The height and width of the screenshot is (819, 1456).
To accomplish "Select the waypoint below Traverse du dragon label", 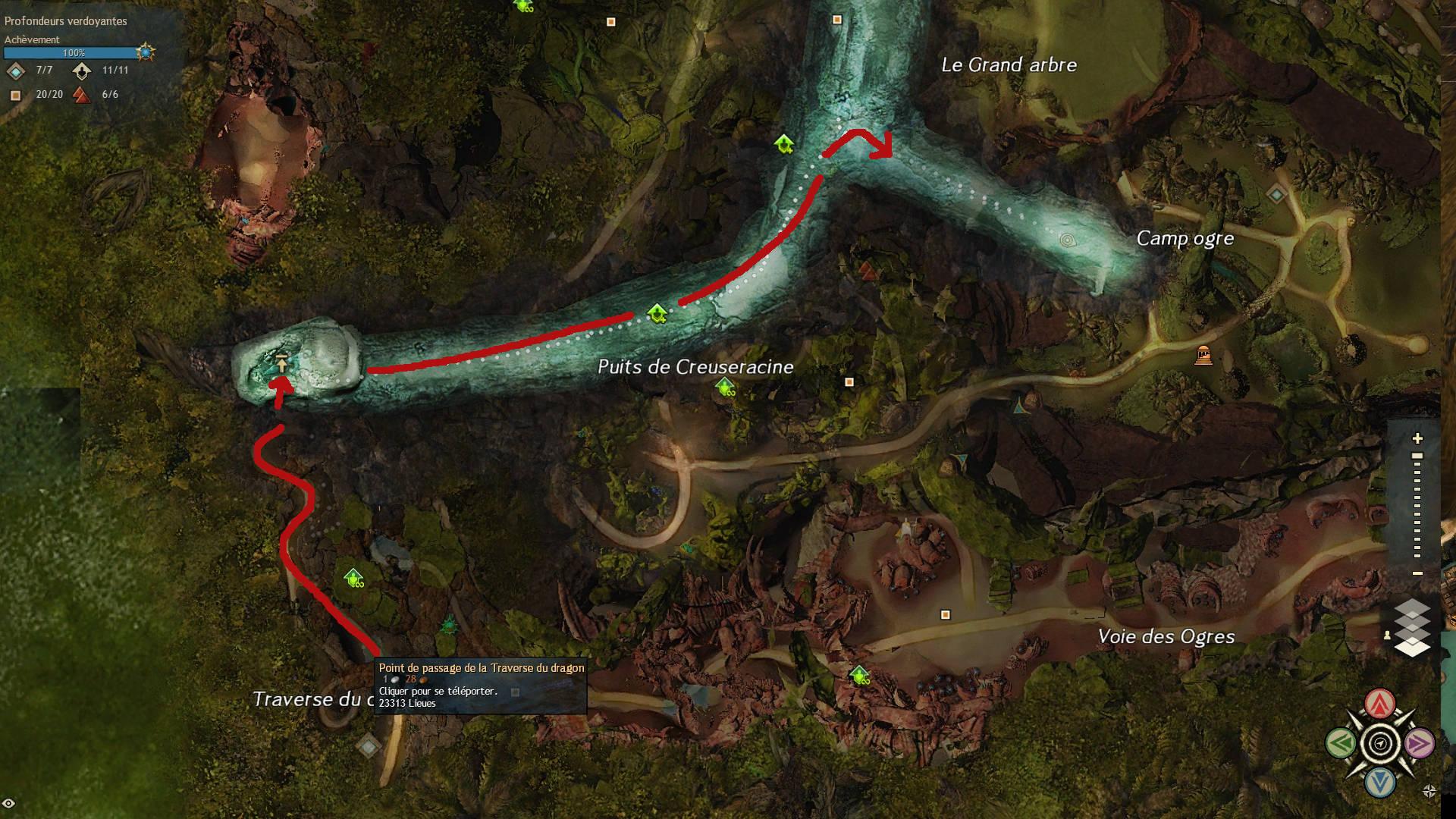I will point(369,746).
